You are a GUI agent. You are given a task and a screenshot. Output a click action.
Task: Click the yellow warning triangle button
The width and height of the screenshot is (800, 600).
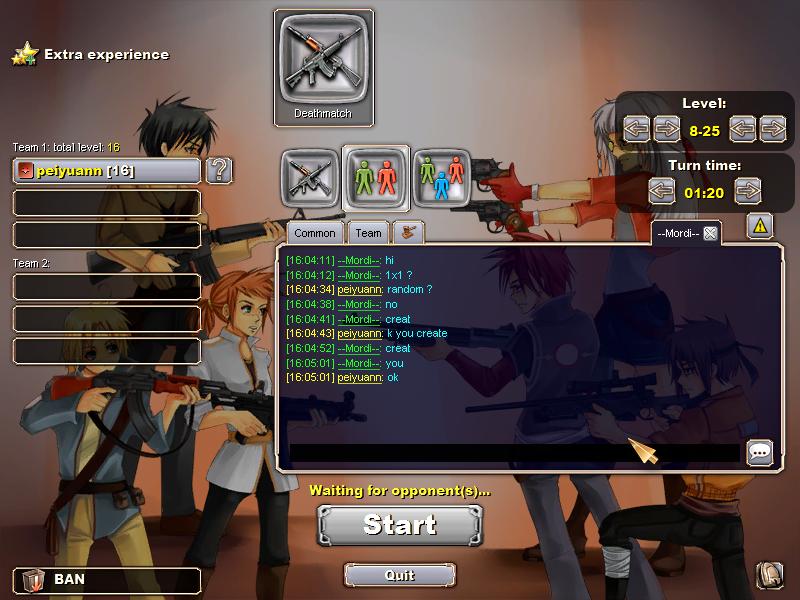click(x=760, y=228)
